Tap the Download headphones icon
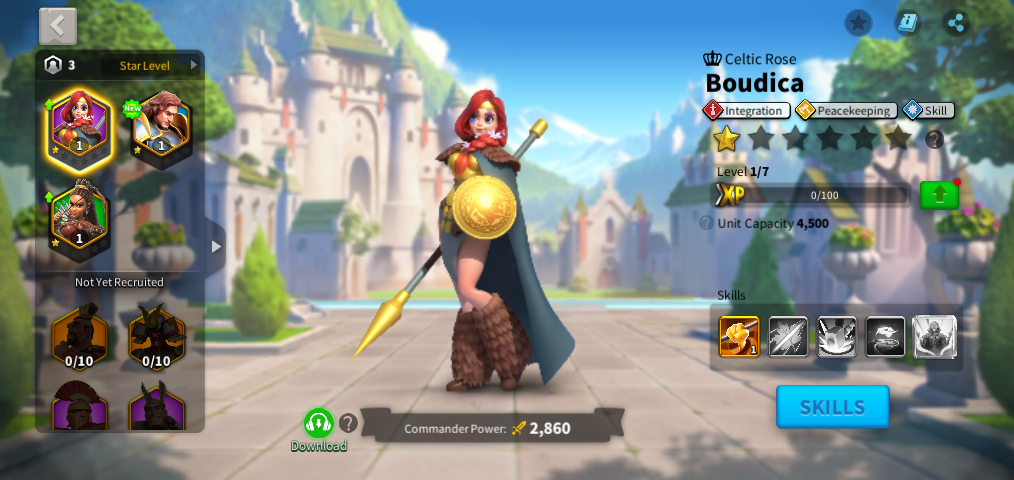Screen dimensions: 1014x480 (x=318, y=423)
